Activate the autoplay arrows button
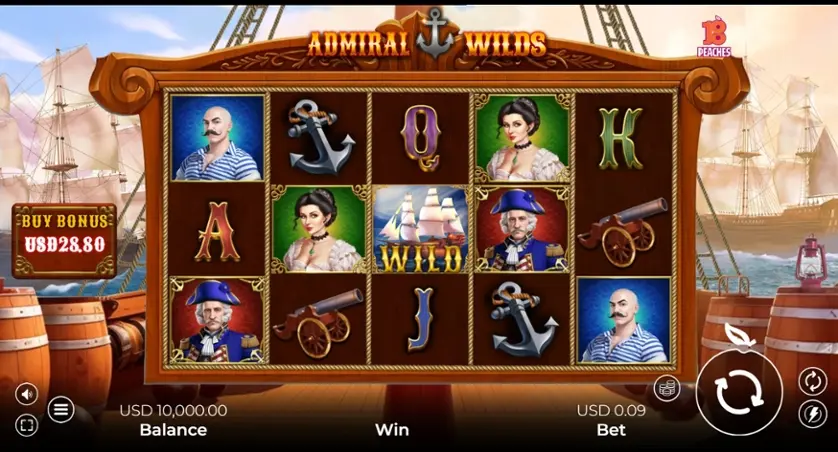Screen dimensions: 838x452 [x=812, y=380]
